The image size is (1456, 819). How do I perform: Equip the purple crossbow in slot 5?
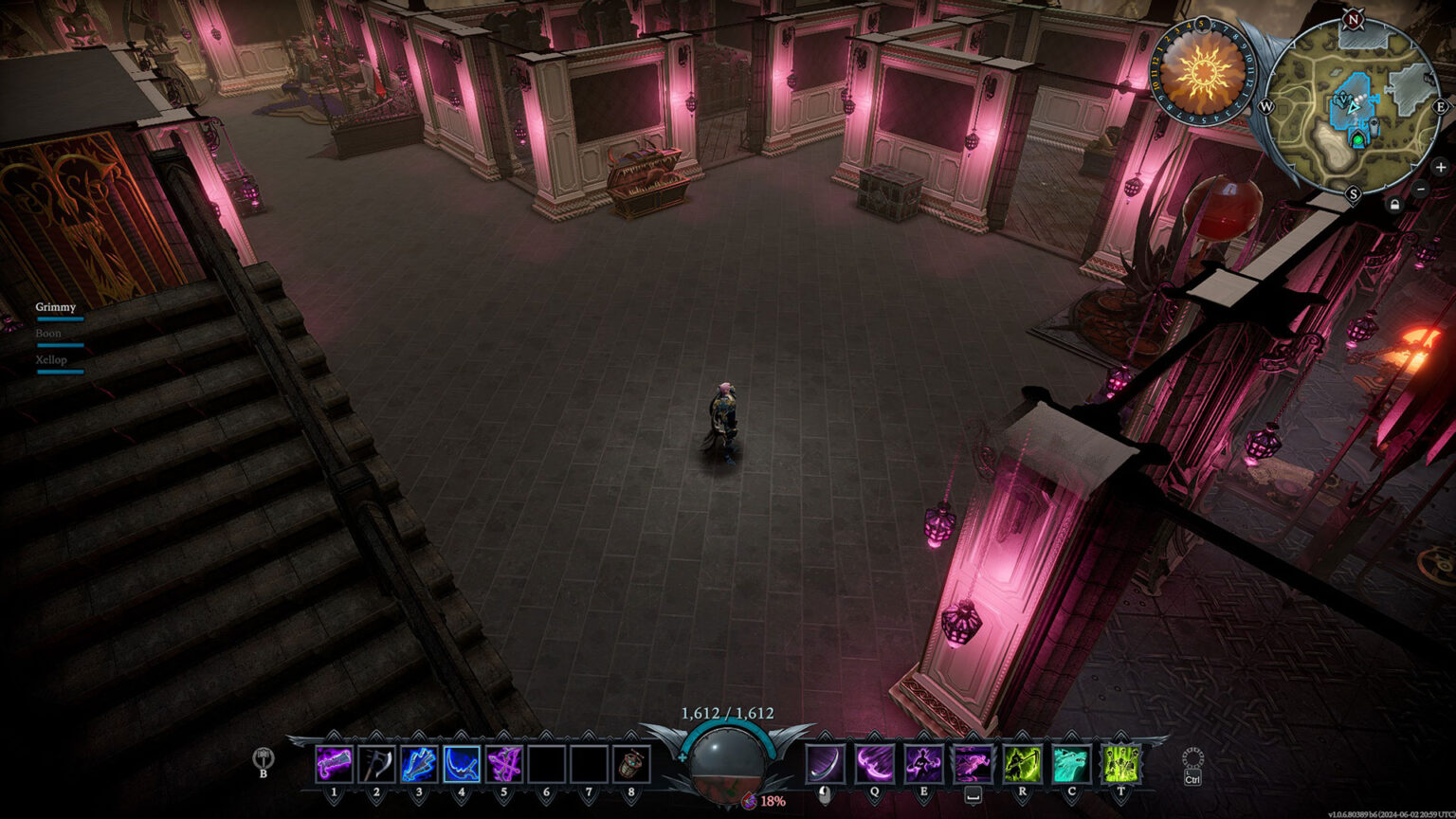pos(504,764)
